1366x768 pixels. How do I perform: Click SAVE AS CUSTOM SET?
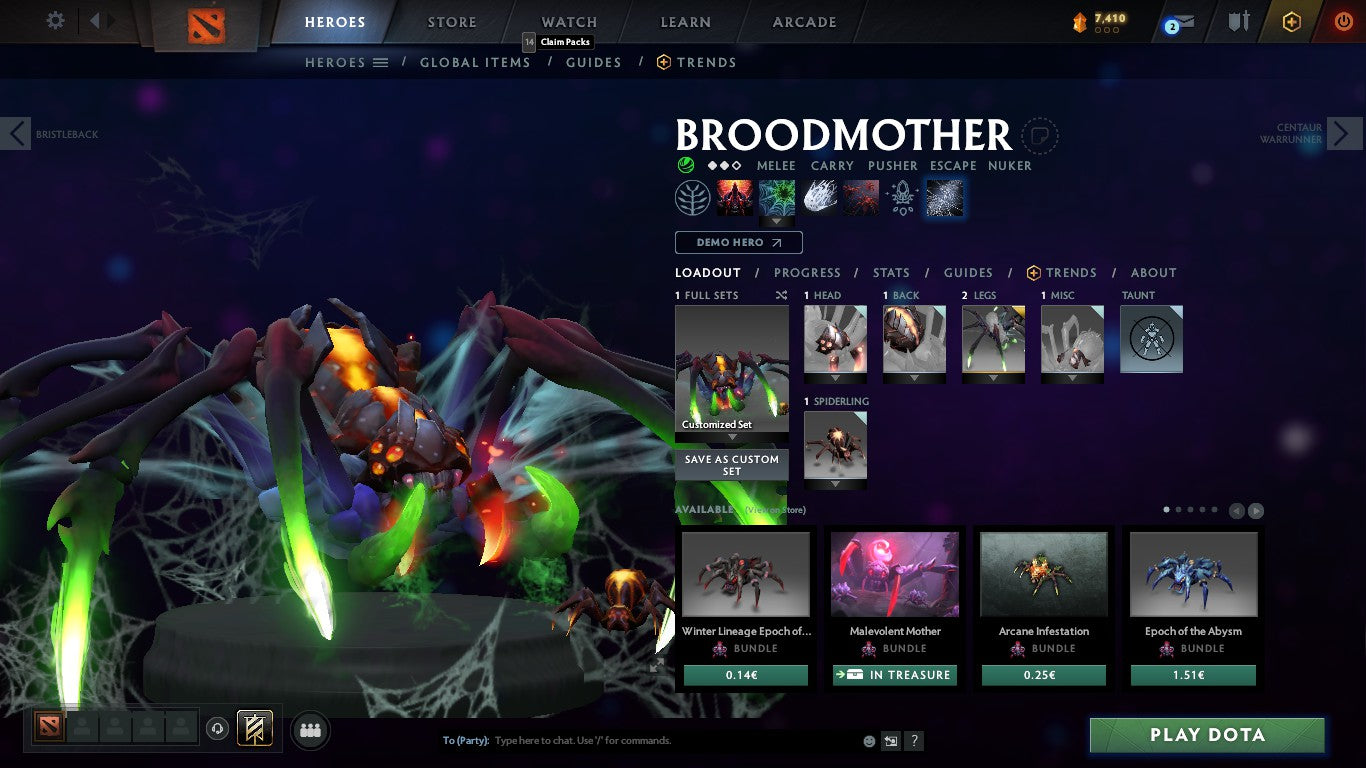731,465
